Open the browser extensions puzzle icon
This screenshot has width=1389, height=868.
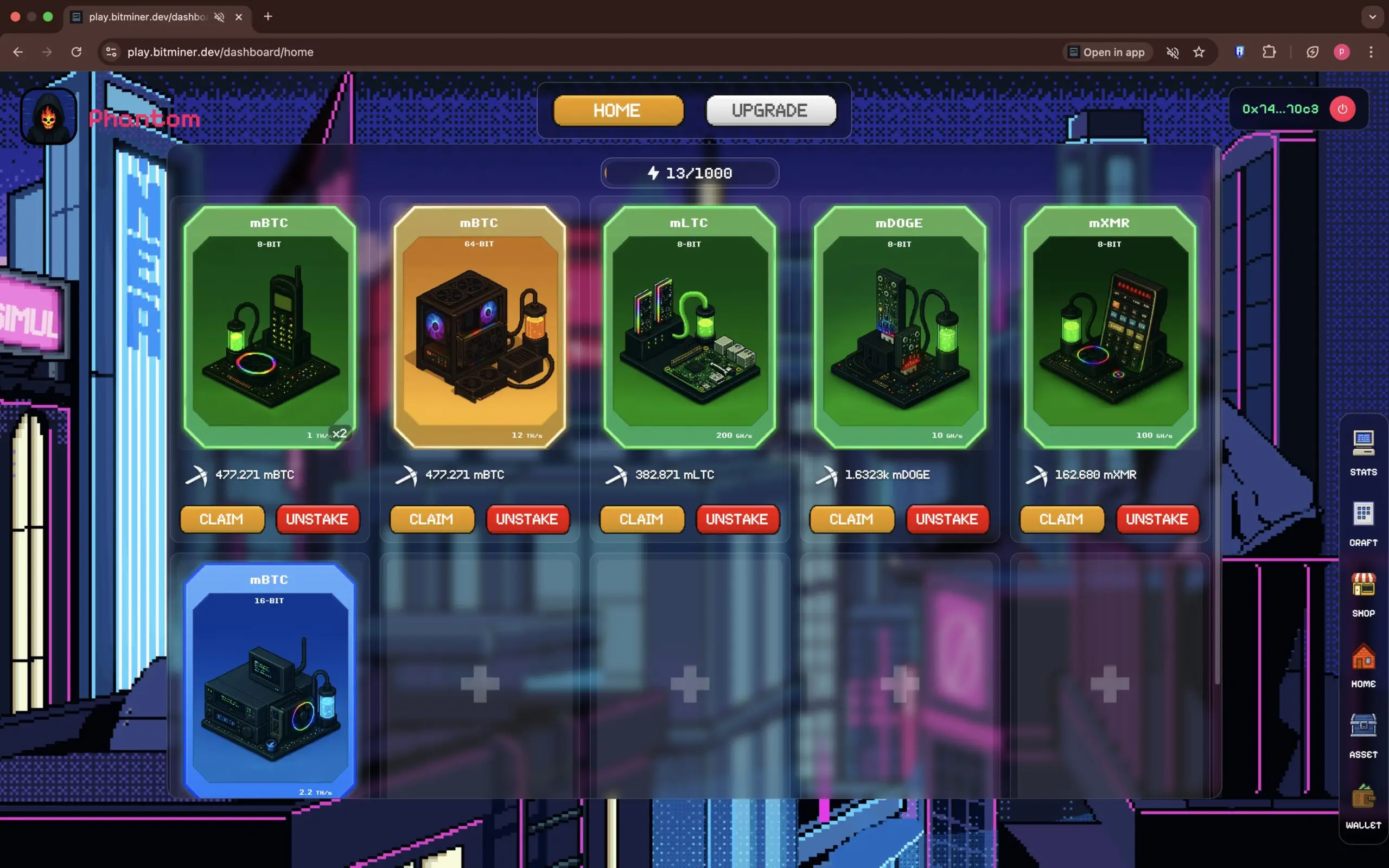click(1269, 52)
